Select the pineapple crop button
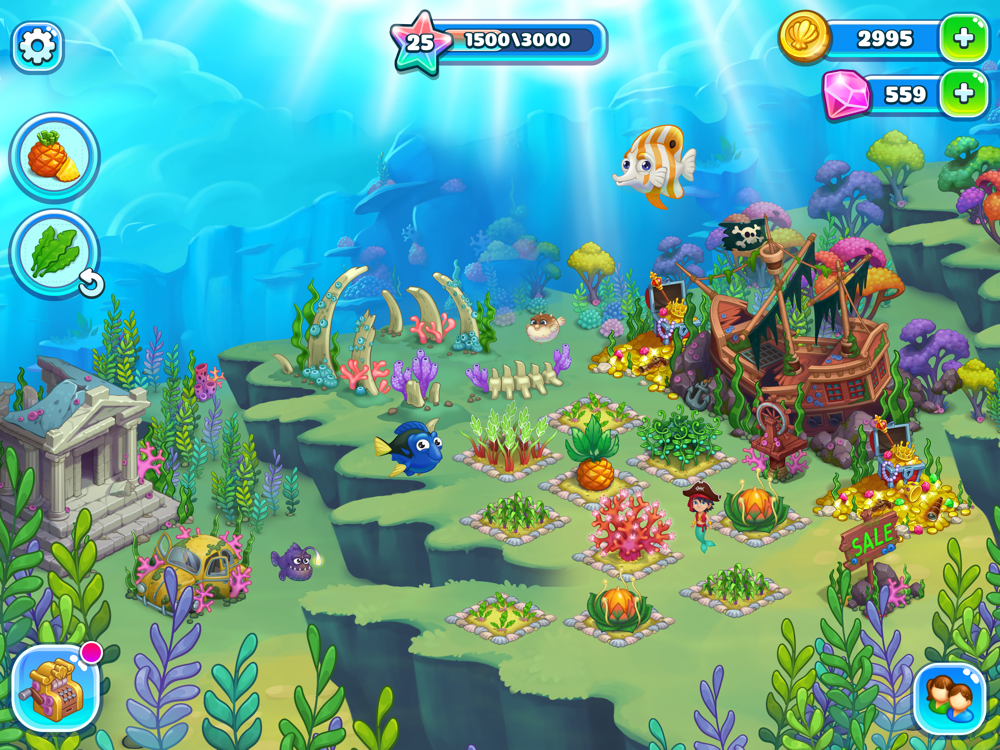This screenshot has height=750, width=1000. click(54, 157)
